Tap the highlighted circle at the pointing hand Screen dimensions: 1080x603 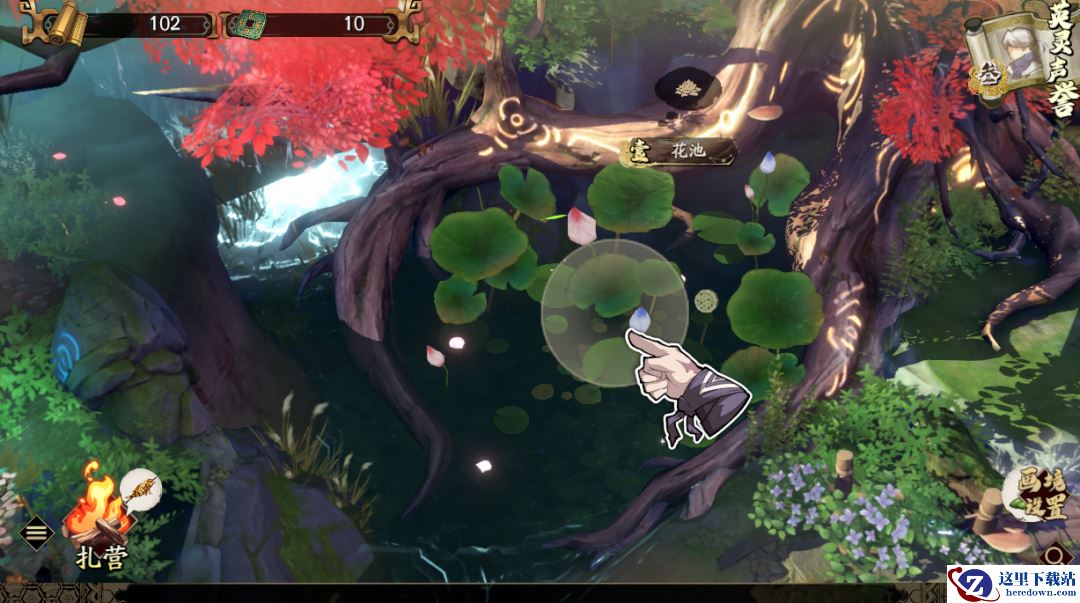pos(614,313)
